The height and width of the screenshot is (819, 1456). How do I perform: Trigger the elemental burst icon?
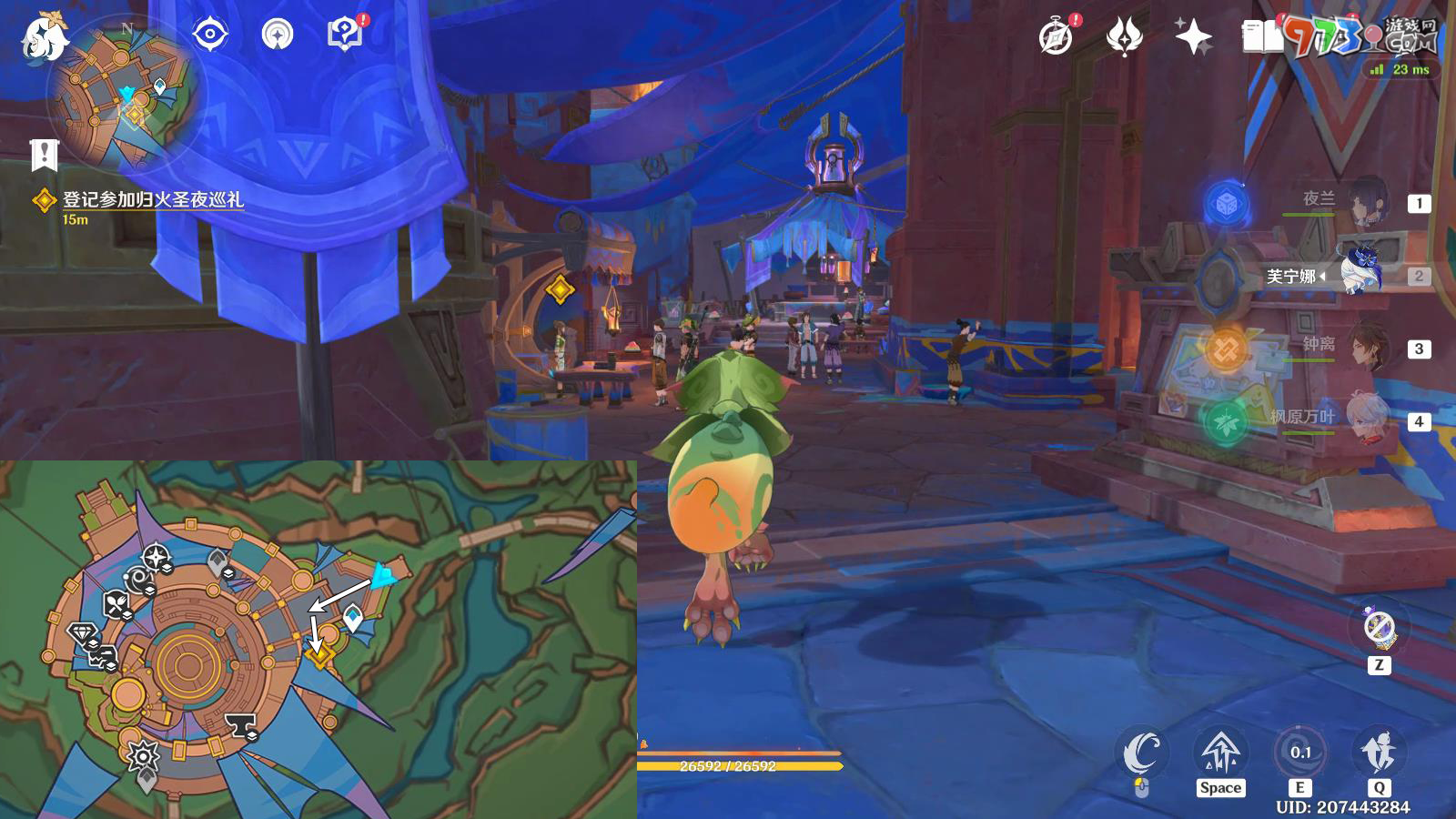point(1379,753)
